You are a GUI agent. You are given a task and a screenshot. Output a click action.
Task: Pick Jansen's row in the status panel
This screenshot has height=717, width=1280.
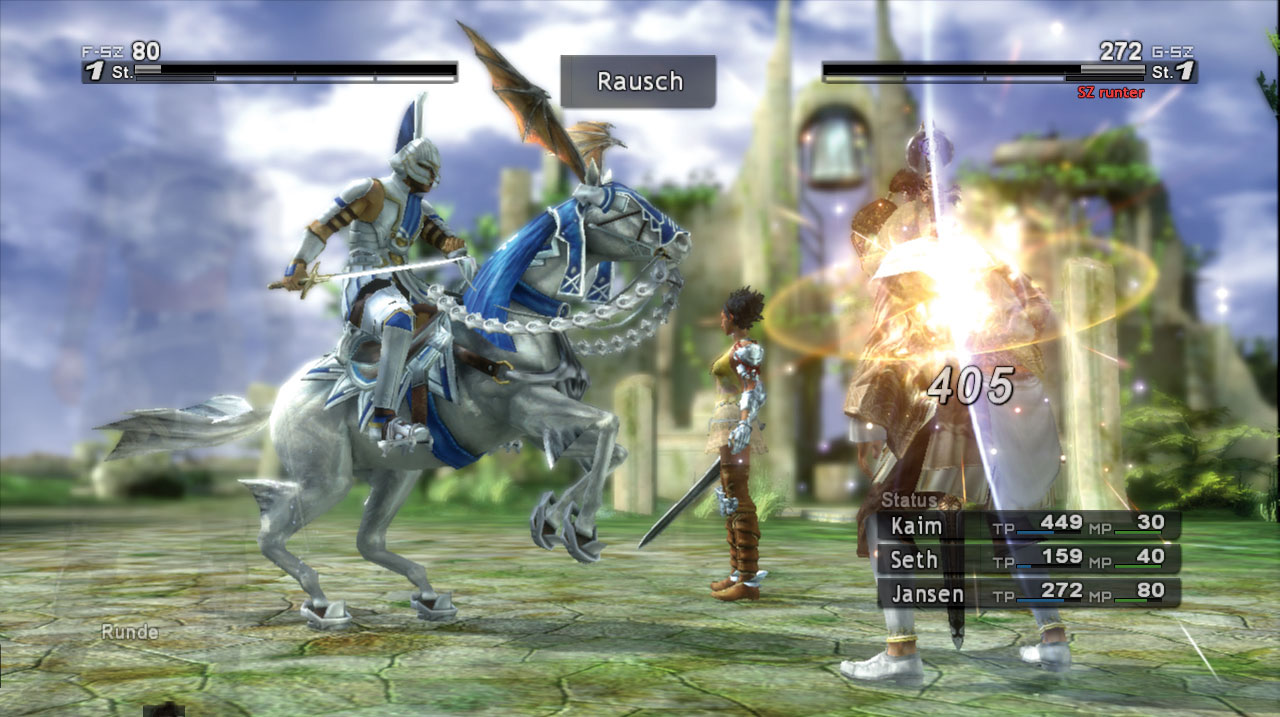[1028, 593]
